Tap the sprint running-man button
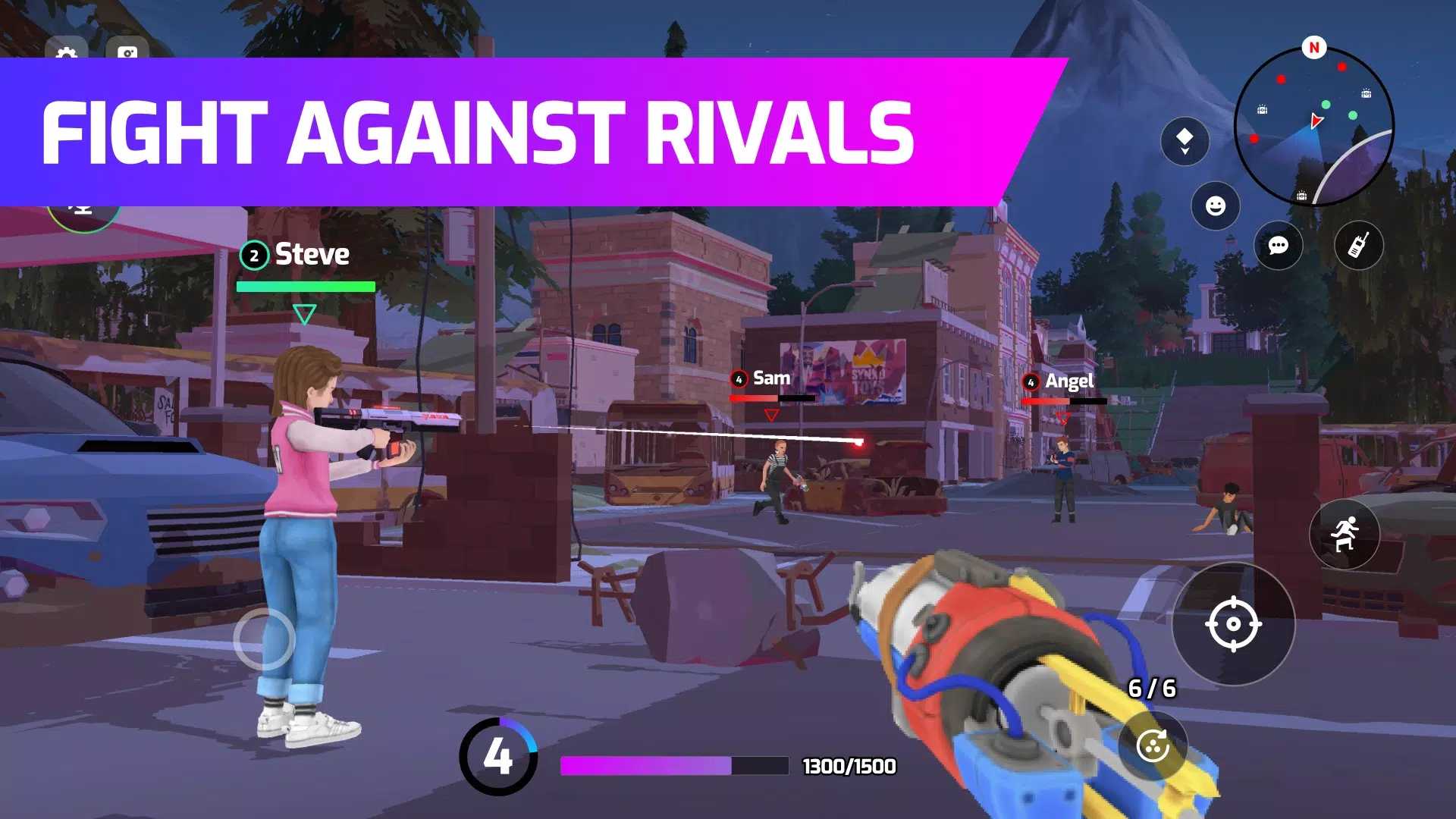 click(x=1345, y=534)
